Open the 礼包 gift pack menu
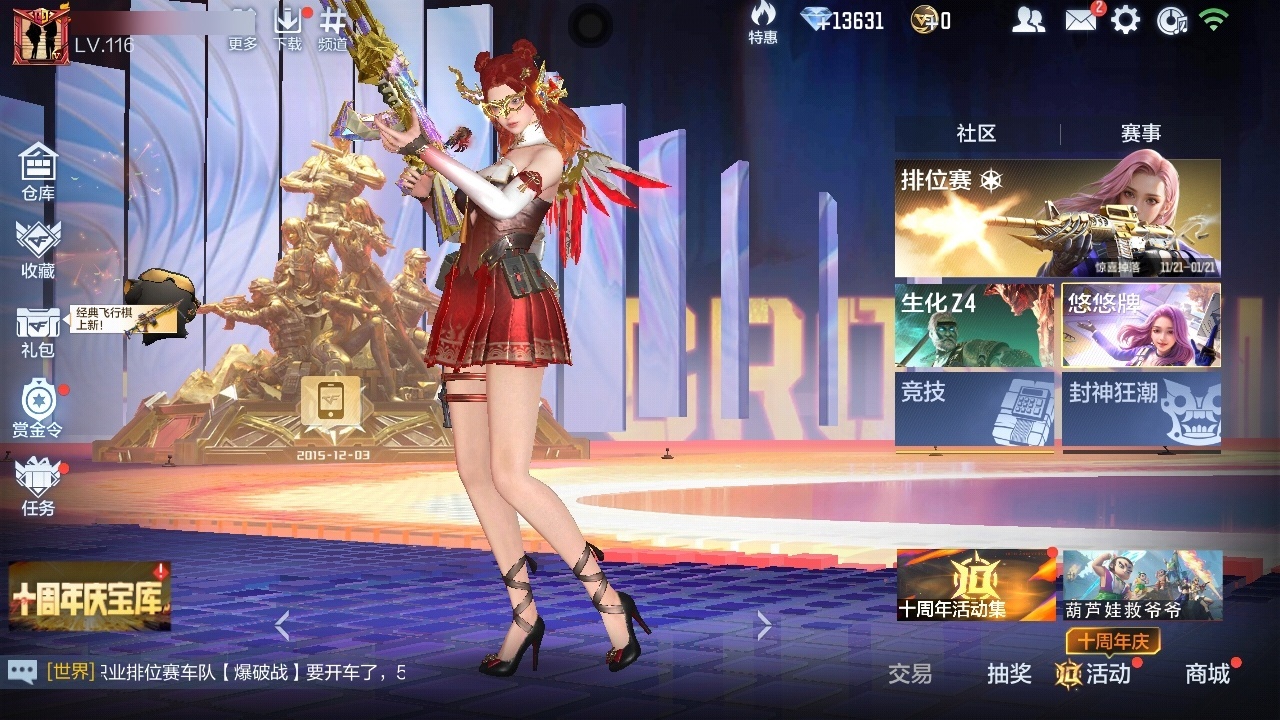 coord(38,330)
